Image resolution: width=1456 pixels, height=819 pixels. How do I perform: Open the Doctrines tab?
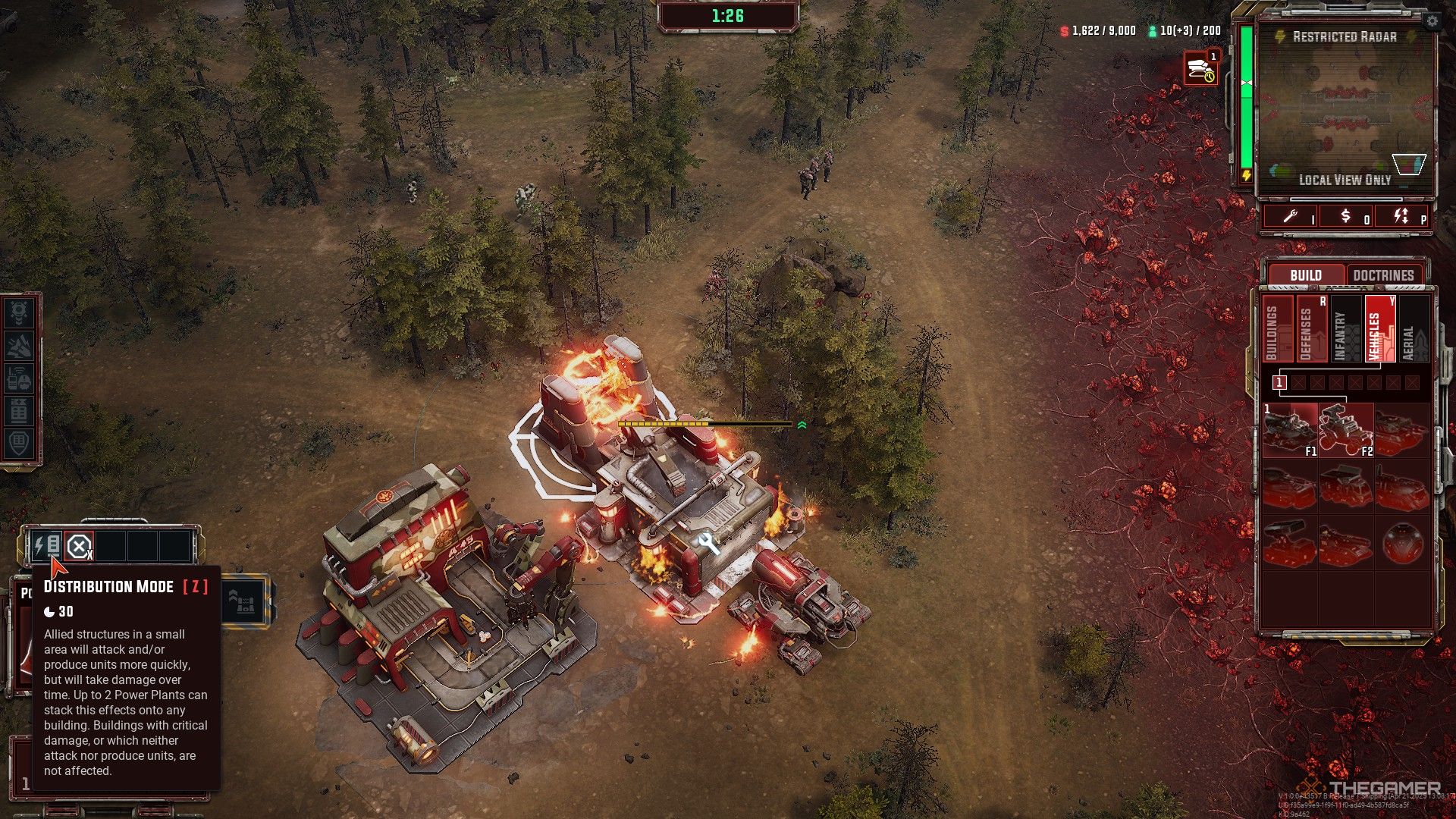(x=1383, y=275)
